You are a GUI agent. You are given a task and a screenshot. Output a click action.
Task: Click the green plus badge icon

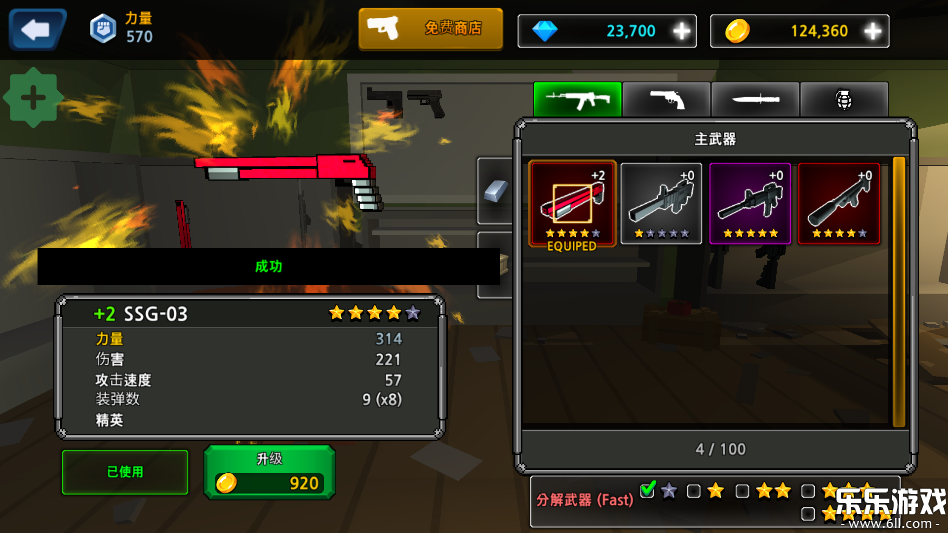pos(34,98)
